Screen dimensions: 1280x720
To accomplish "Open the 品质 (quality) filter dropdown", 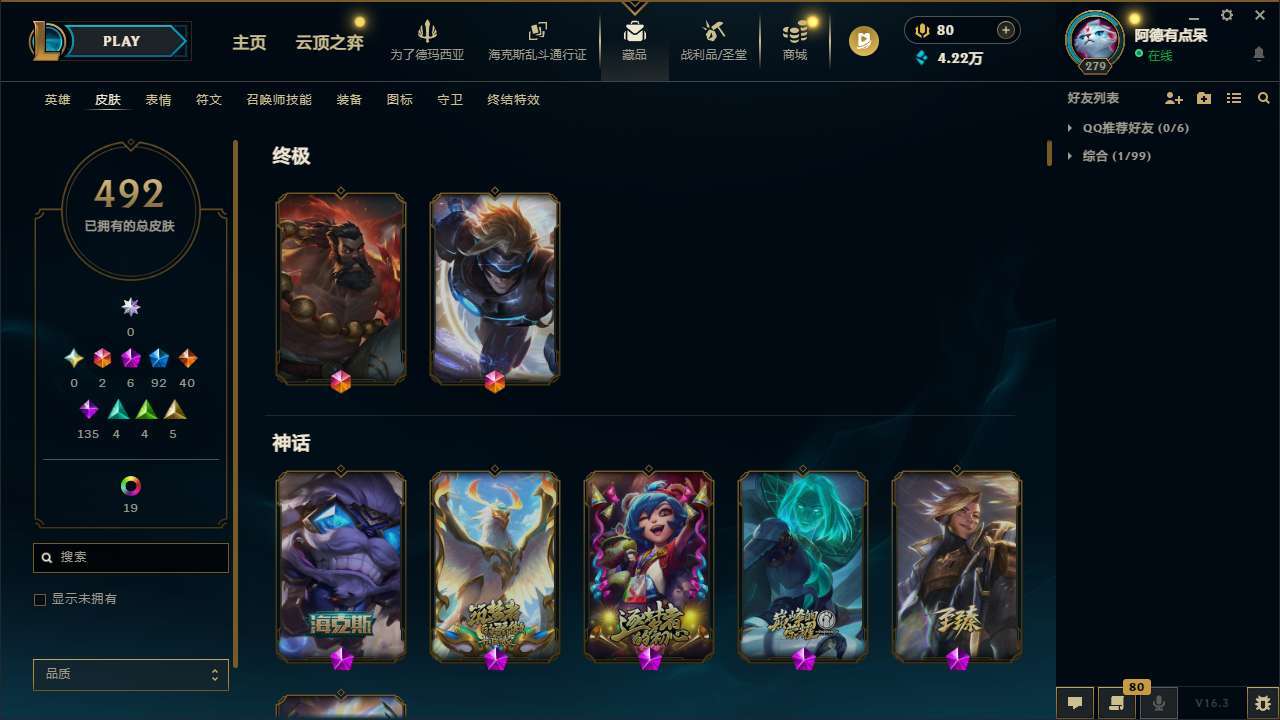I will (x=130, y=674).
